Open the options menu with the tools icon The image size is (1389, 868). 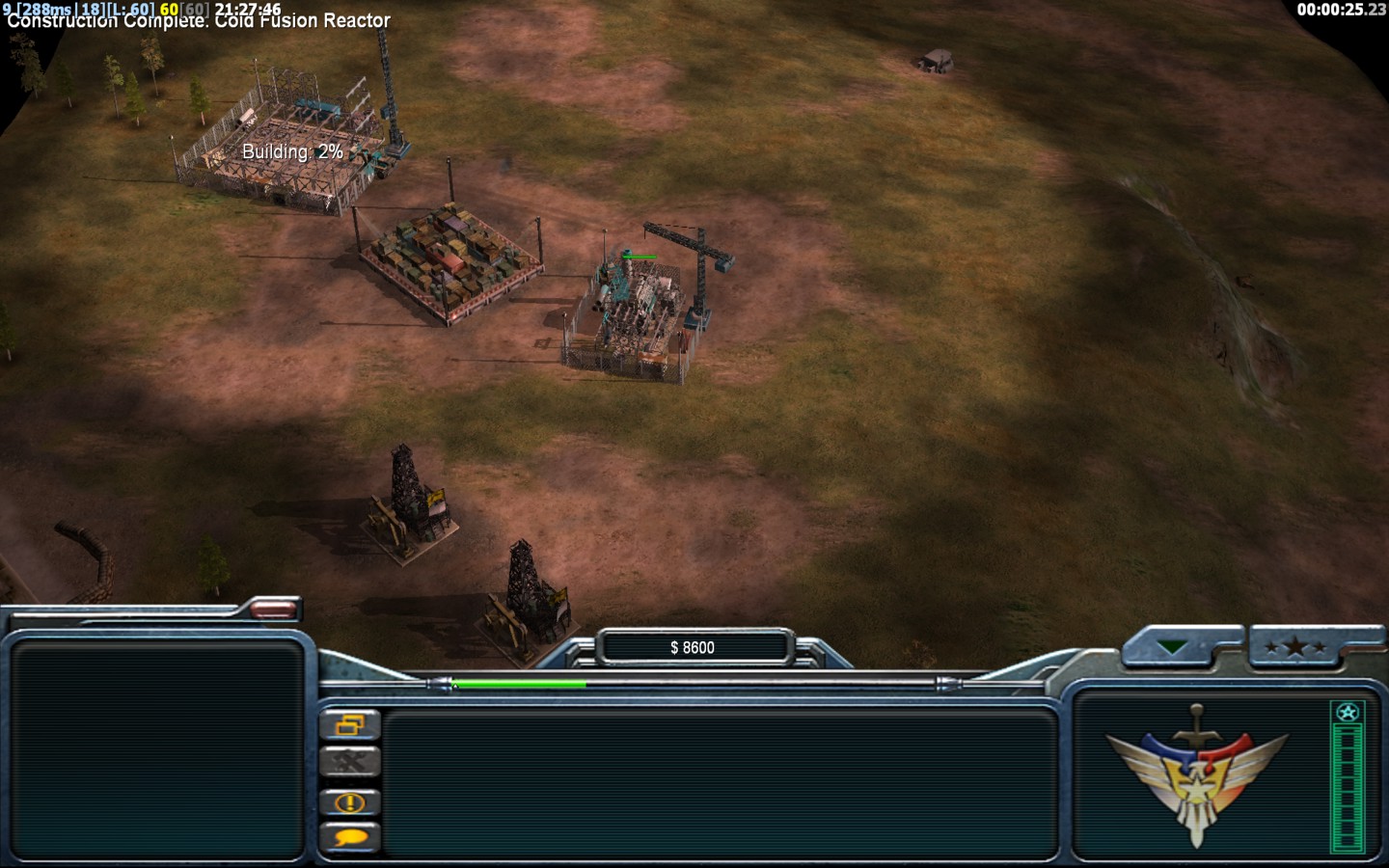(349, 763)
